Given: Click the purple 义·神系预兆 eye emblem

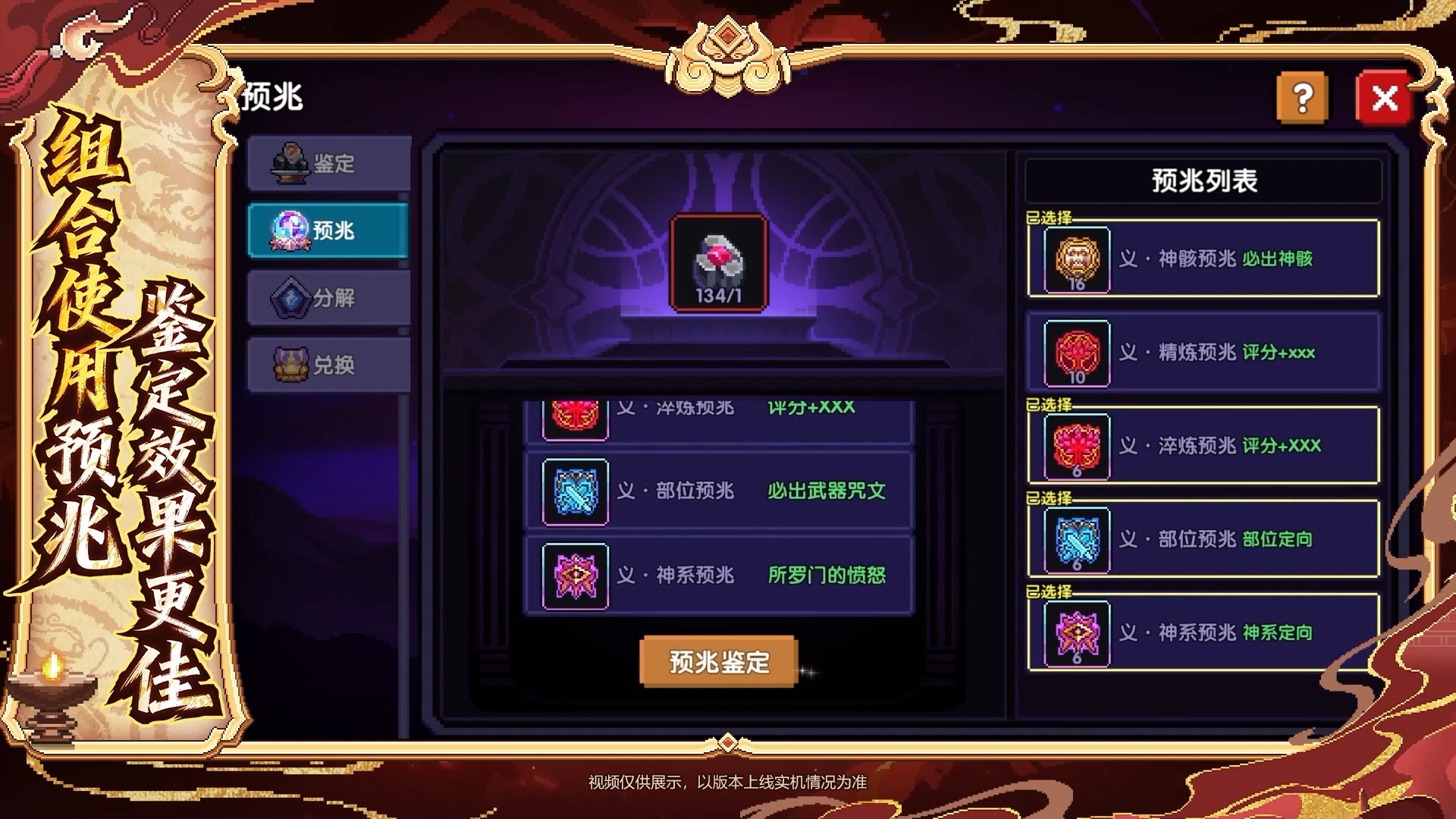Looking at the screenshot, I should (x=1076, y=632).
